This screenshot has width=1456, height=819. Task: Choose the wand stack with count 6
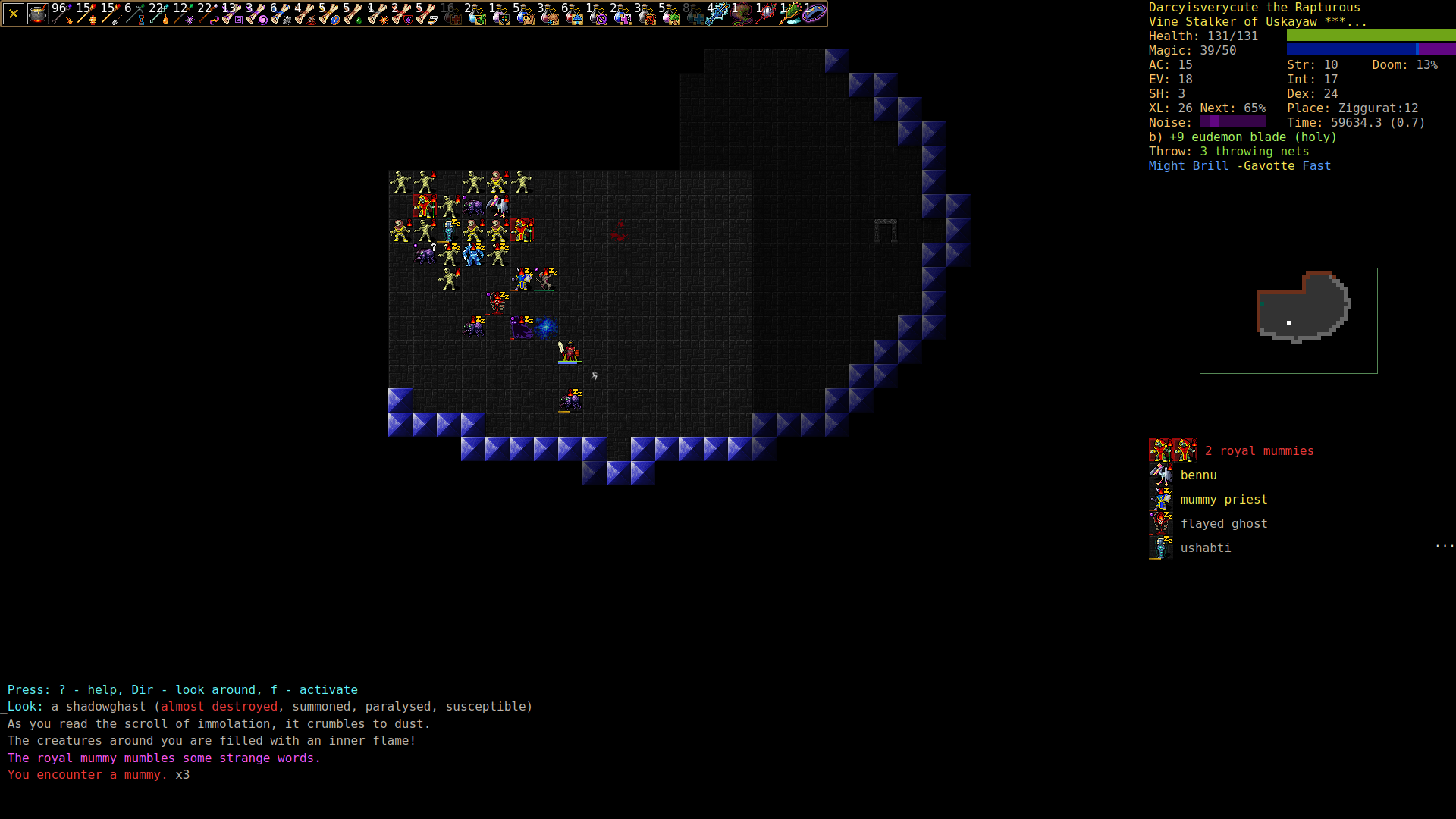click(134, 14)
